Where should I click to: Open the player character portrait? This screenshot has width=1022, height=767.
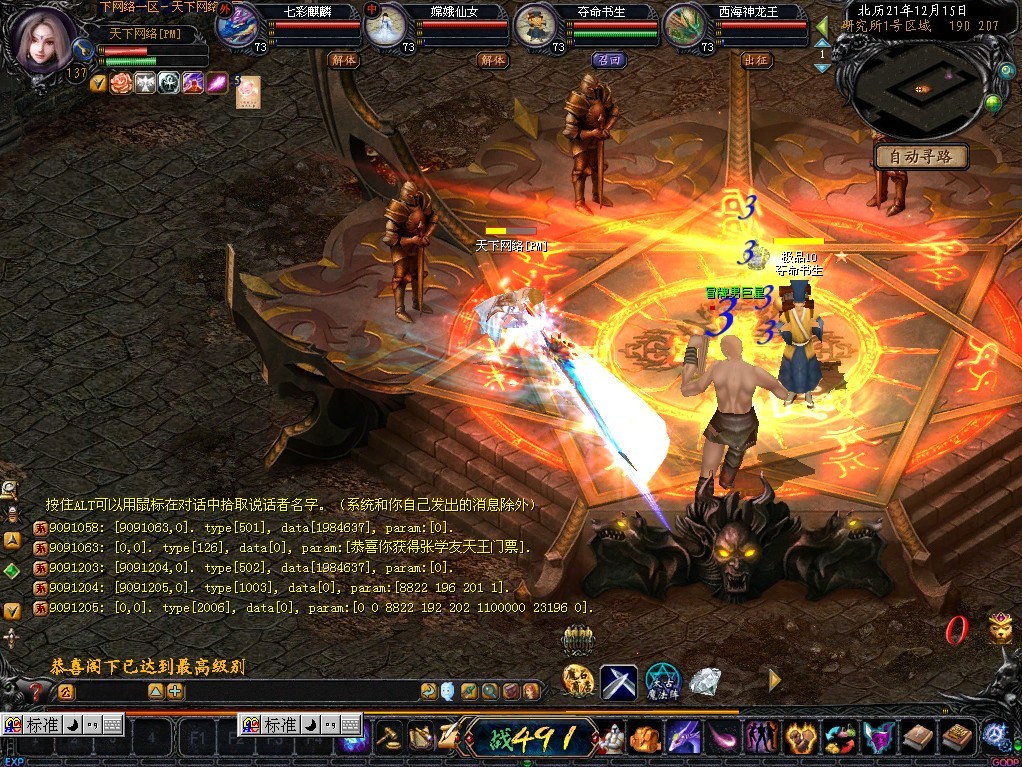pyautogui.click(x=44, y=40)
